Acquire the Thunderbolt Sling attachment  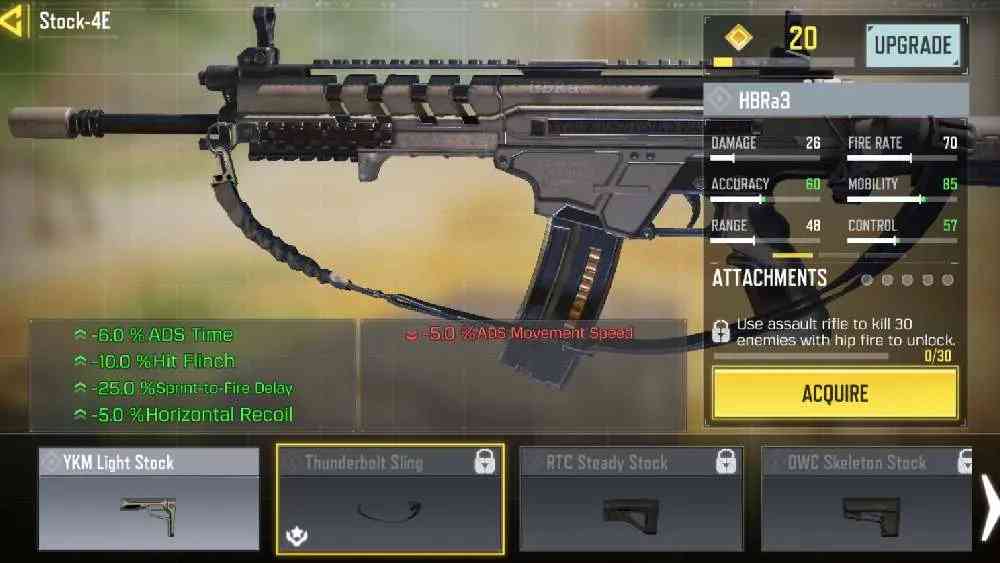835,393
